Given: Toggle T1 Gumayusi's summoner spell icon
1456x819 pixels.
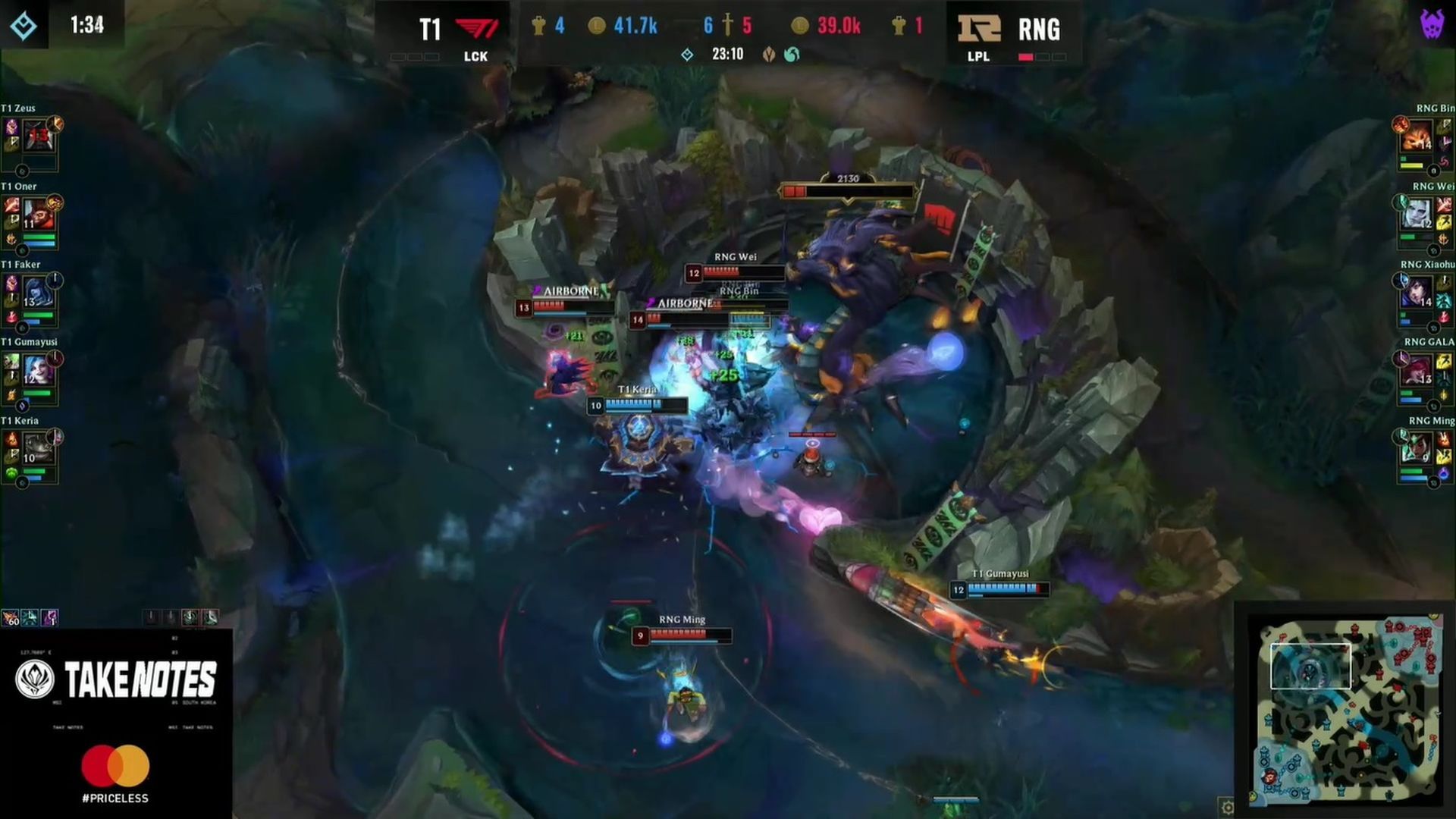Looking at the screenshot, I should point(11,362).
